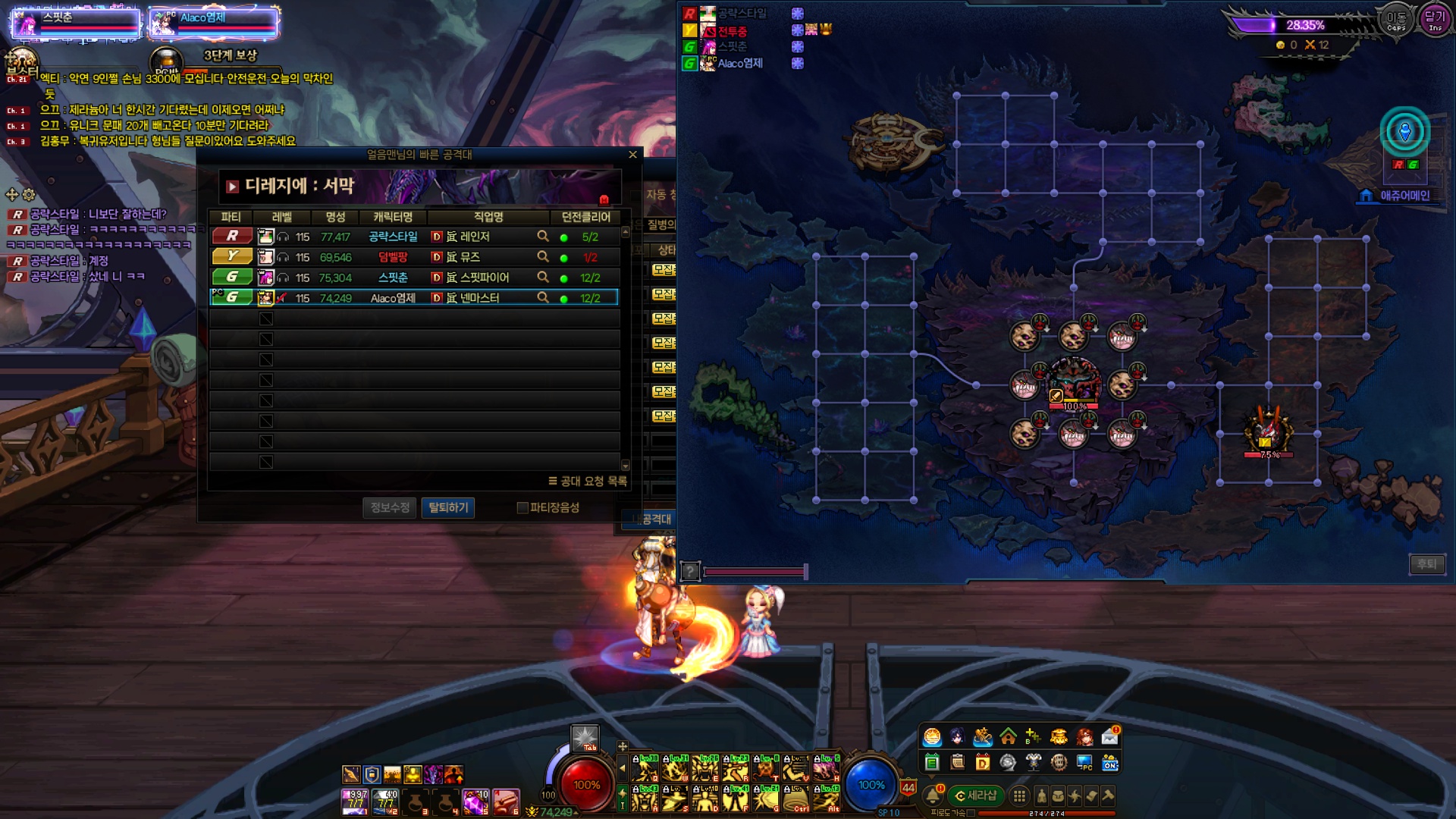Open the grid menu button
Screen dimensions: 1456x819
[x=1020, y=795]
